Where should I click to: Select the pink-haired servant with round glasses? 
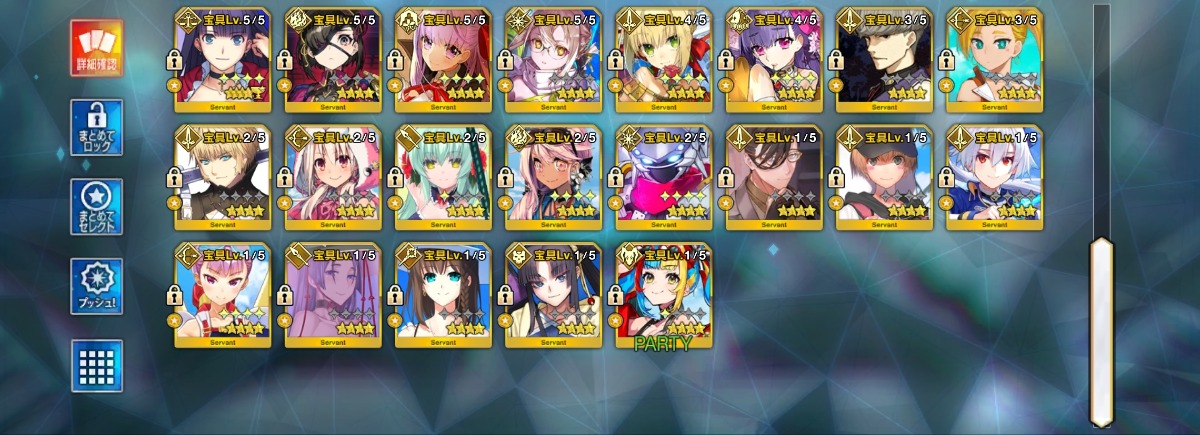point(553,60)
